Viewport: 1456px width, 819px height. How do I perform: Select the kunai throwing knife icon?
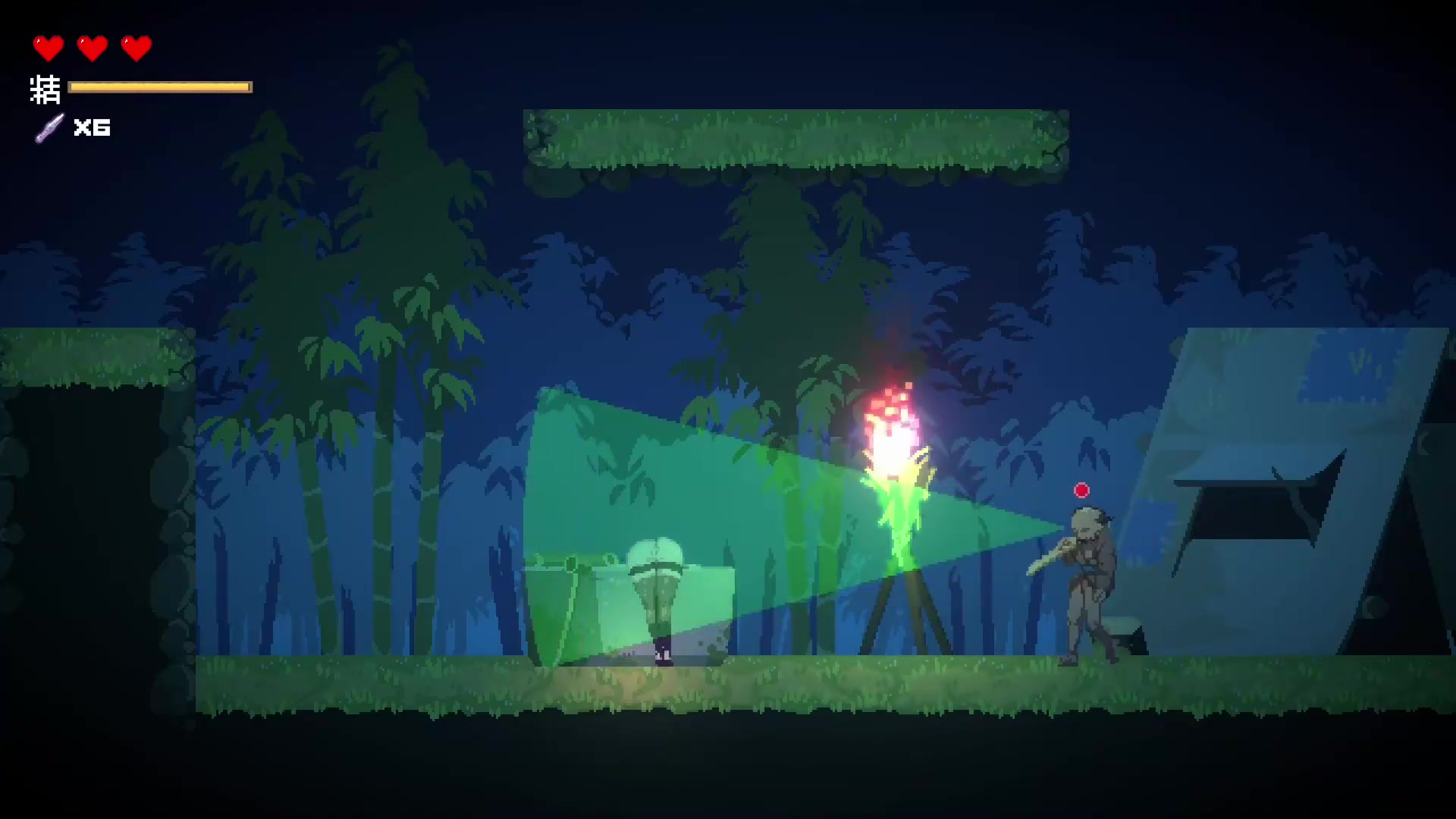(50, 127)
